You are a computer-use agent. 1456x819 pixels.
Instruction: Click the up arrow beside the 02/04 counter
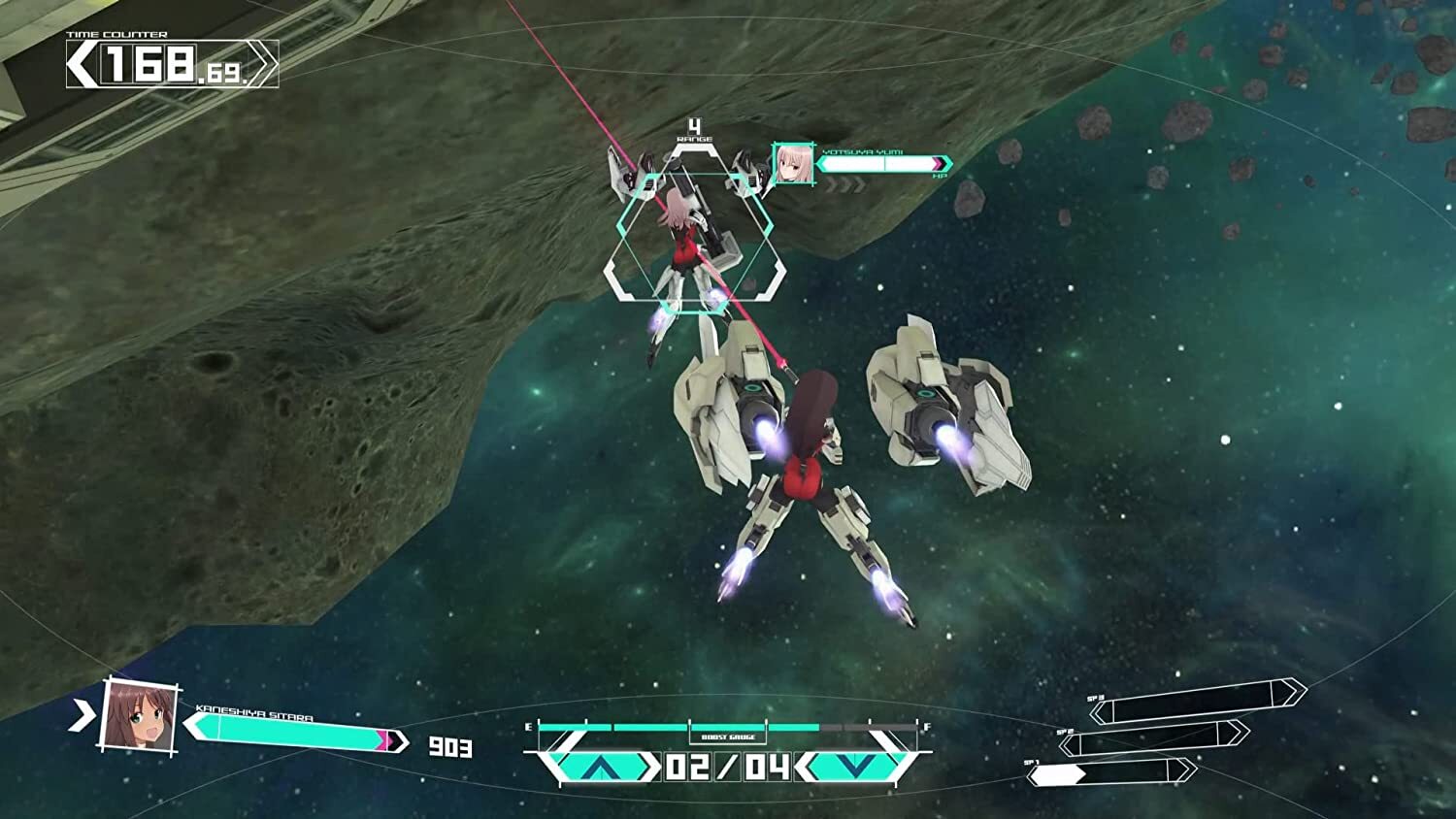(602, 767)
